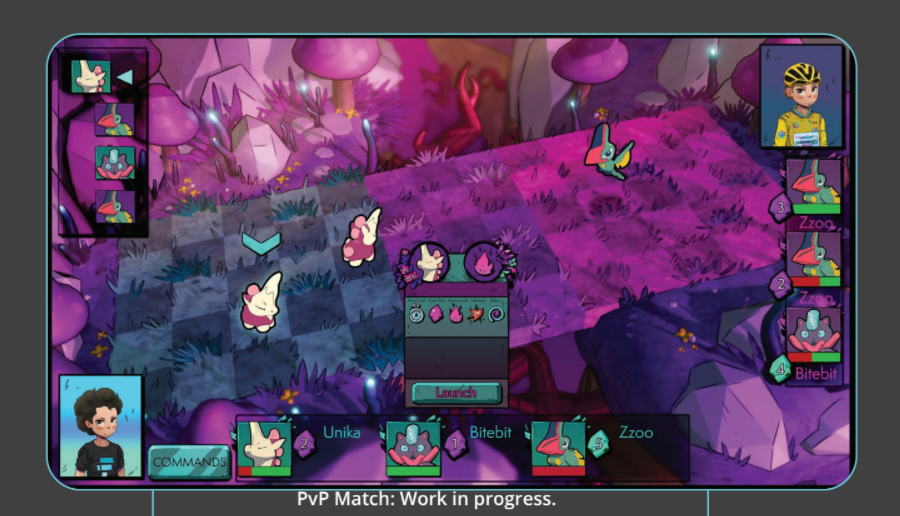The height and width of the screenshot is (516, 900).
Task: Inspect the opponent's level 3 Zzoo
Action: 814,187
